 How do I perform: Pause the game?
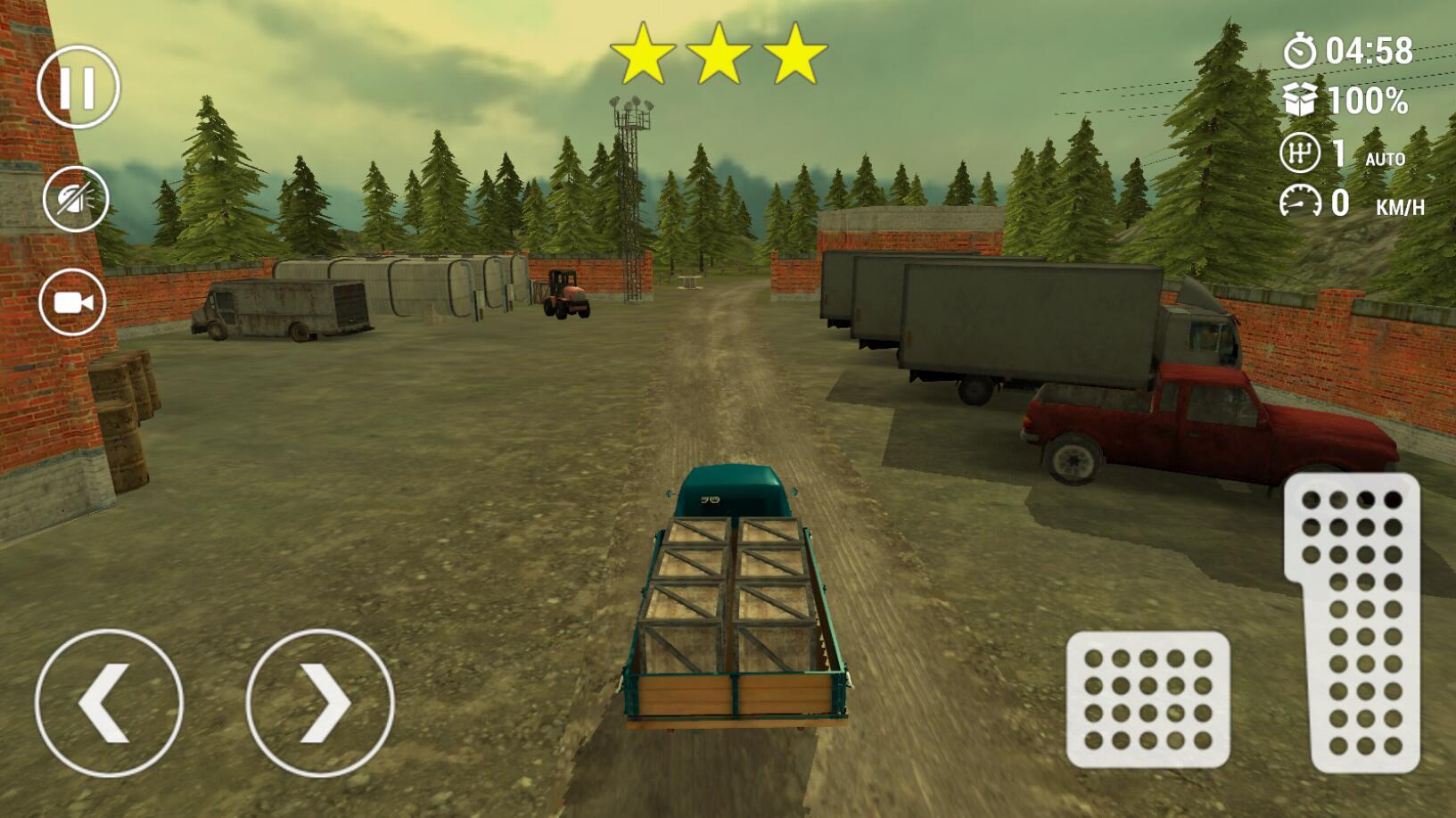point(78,87)
